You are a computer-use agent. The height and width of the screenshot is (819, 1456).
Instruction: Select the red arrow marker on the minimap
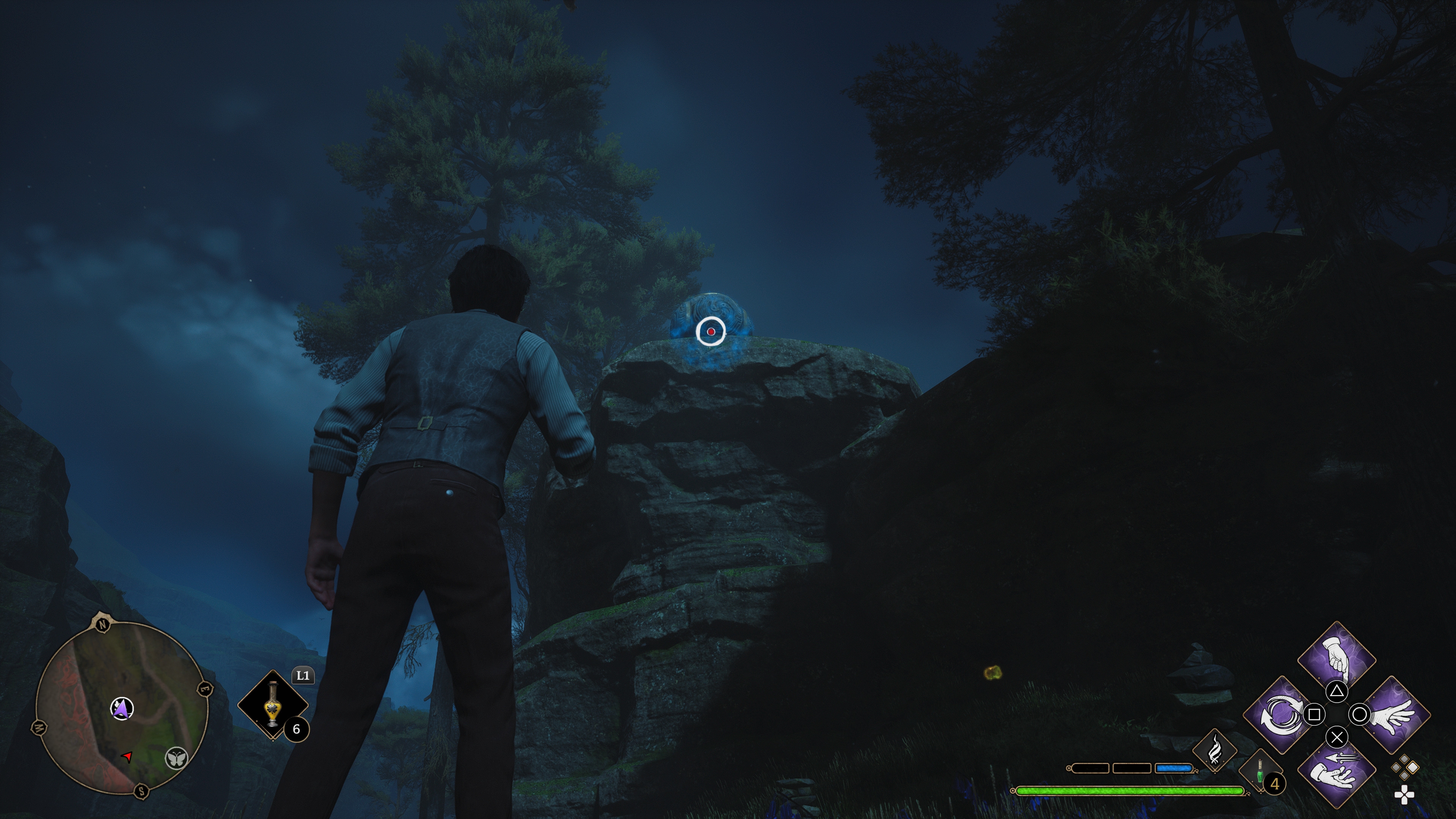(128, 756)
